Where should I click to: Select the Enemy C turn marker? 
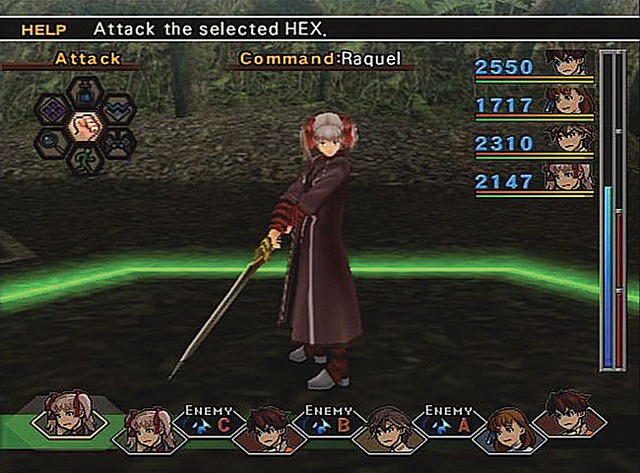click(212, 424)
